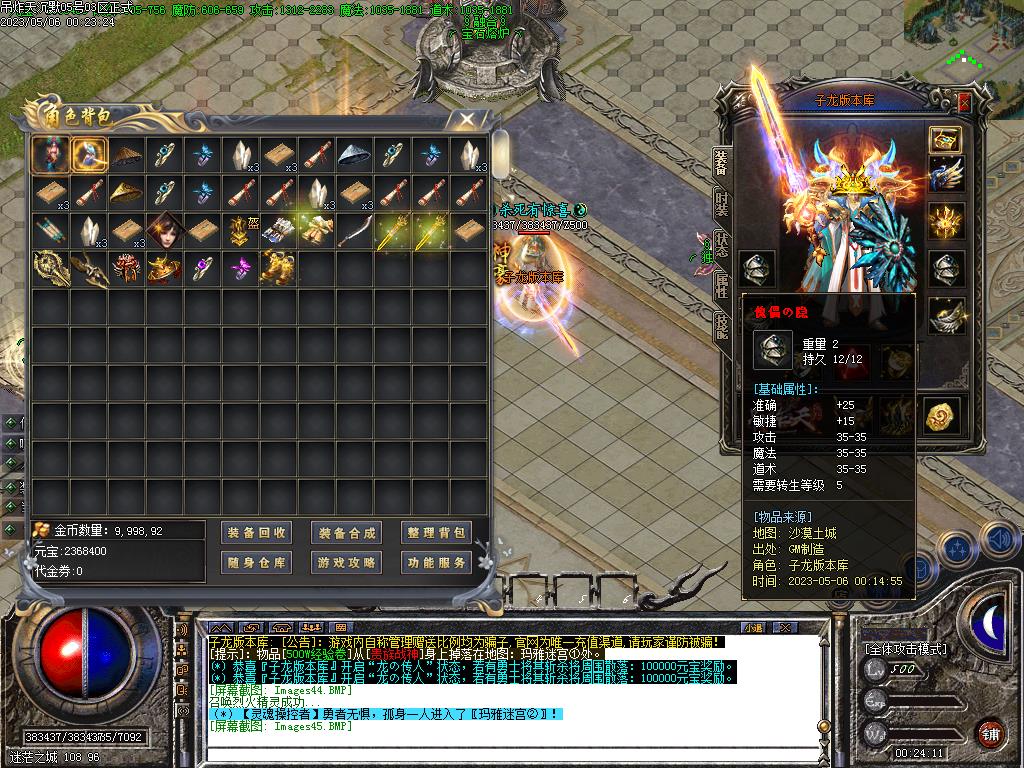Open the 随身仓库 portable warehouse
The height and width of the screenshot is (768, 1024).
pos(256,563)
